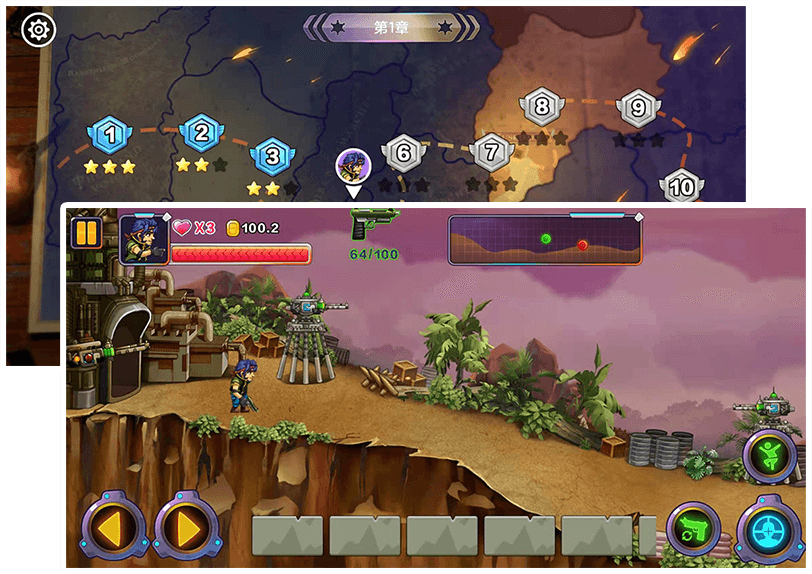
Task: Pick level 3 hexagon badge
Action: point(271,156)
